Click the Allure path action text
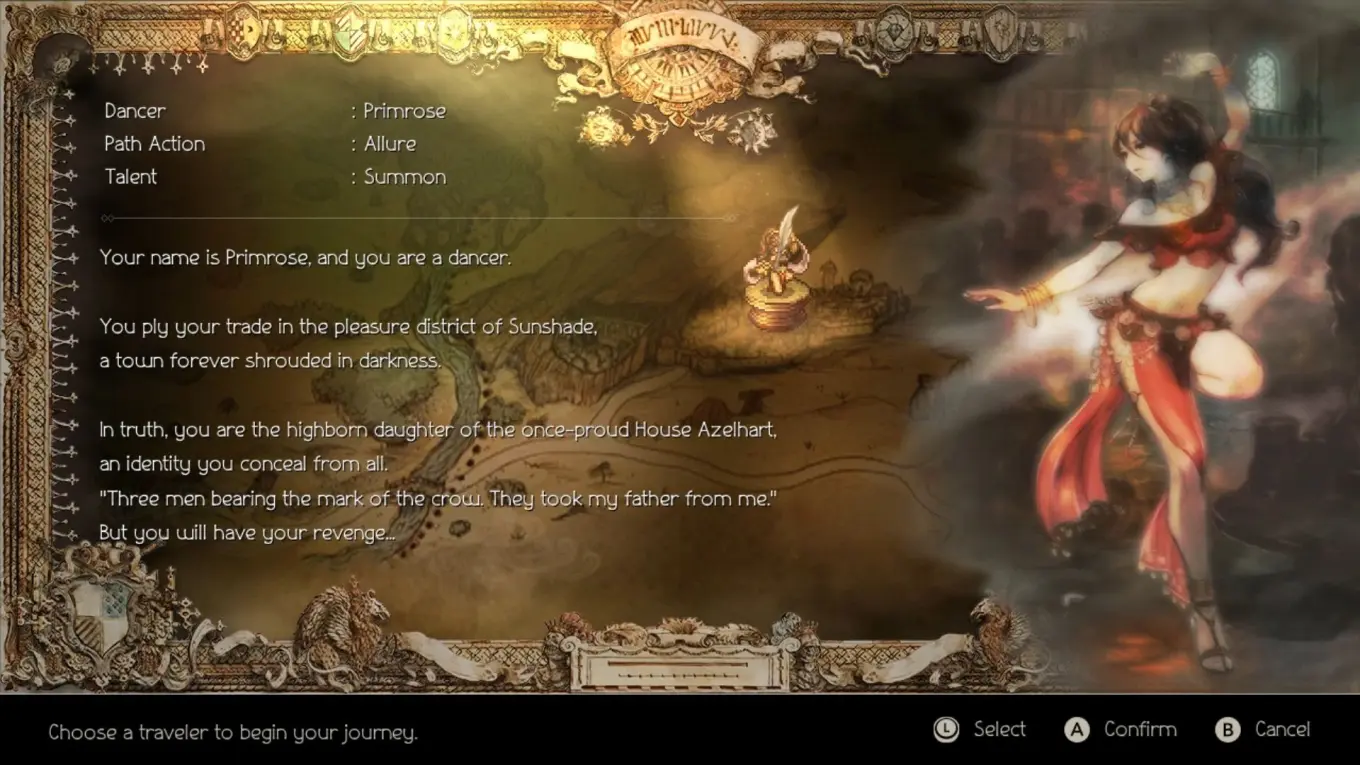This screenshot has width=1360, height=765. (389, 143)
